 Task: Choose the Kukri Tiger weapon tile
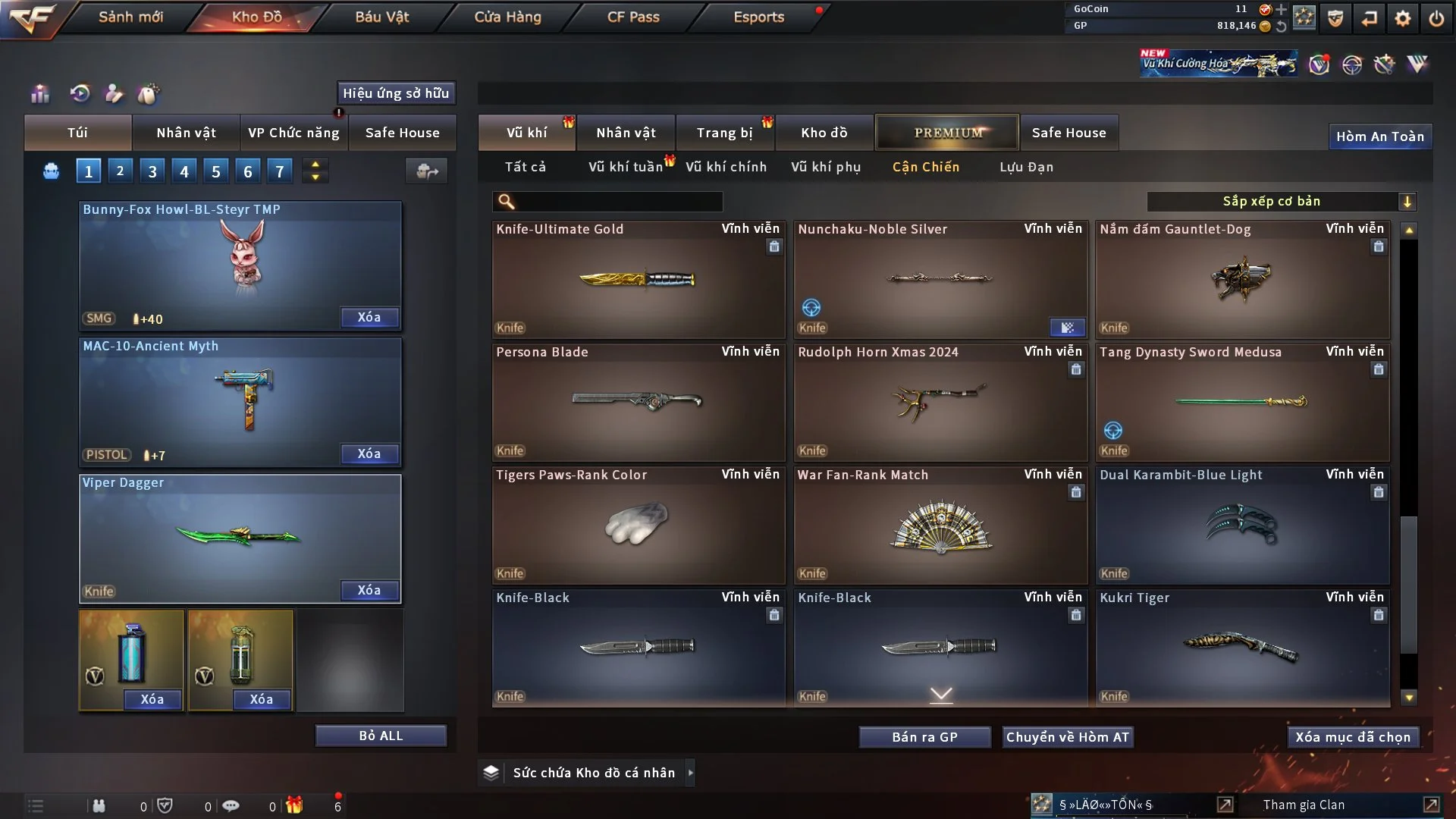[x=1242, y=648]
